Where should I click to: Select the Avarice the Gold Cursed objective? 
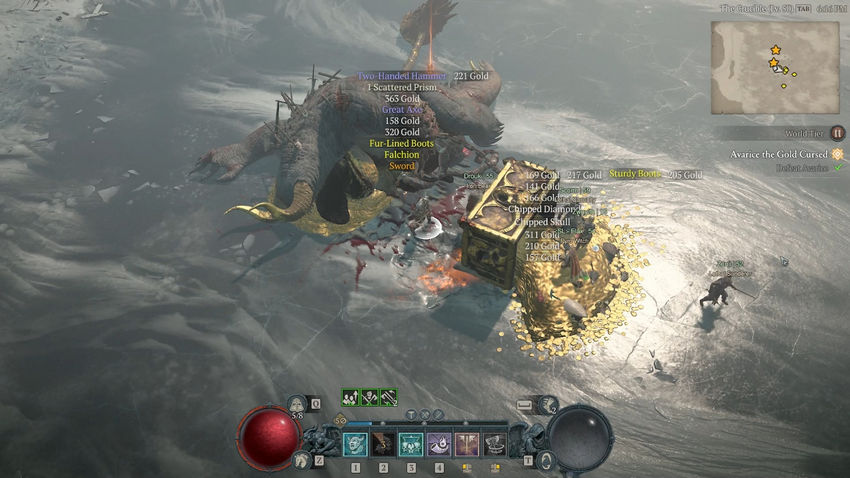[x=780, y=154]
